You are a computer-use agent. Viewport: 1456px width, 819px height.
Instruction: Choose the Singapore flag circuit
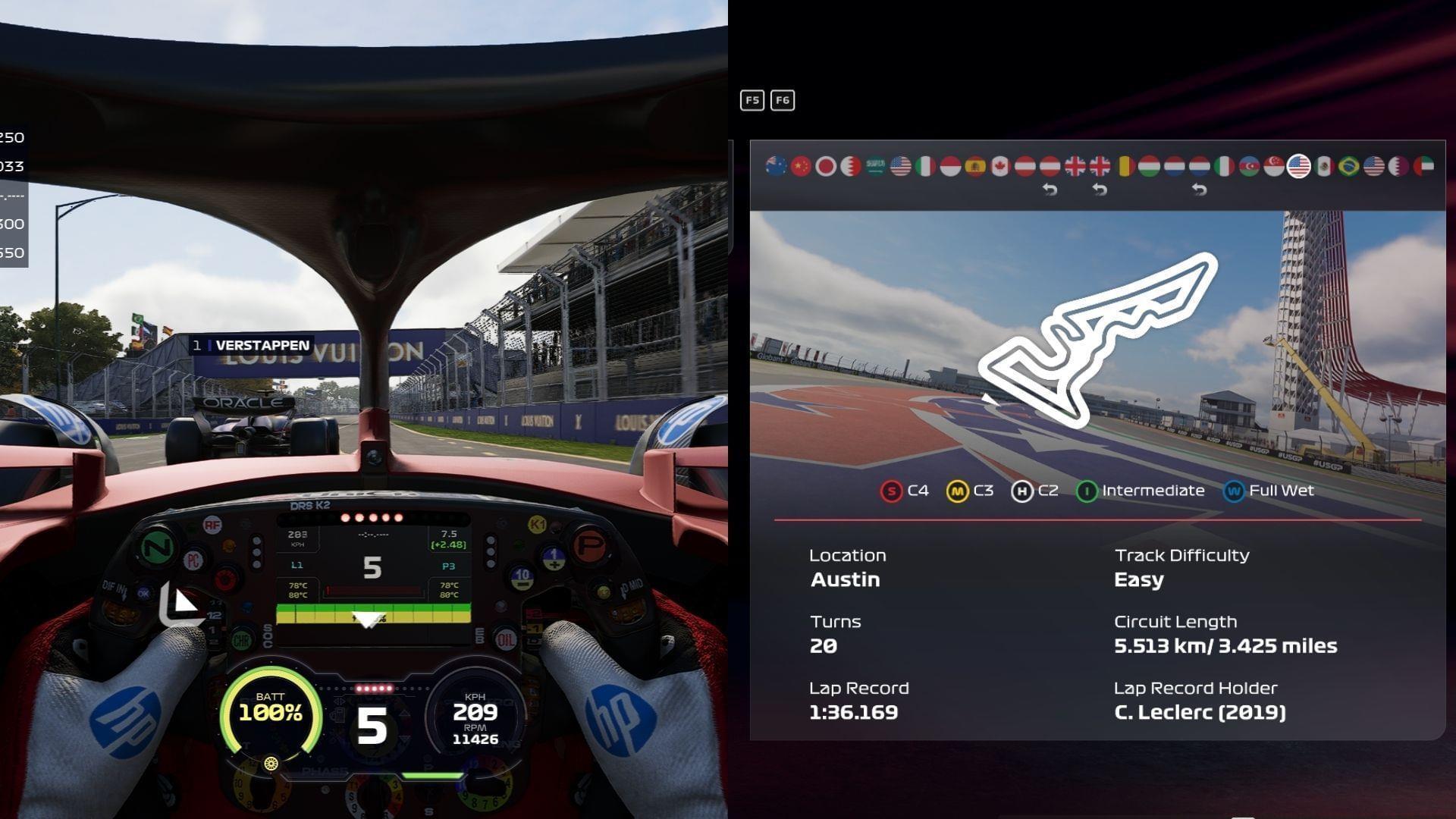point(1274,166)
